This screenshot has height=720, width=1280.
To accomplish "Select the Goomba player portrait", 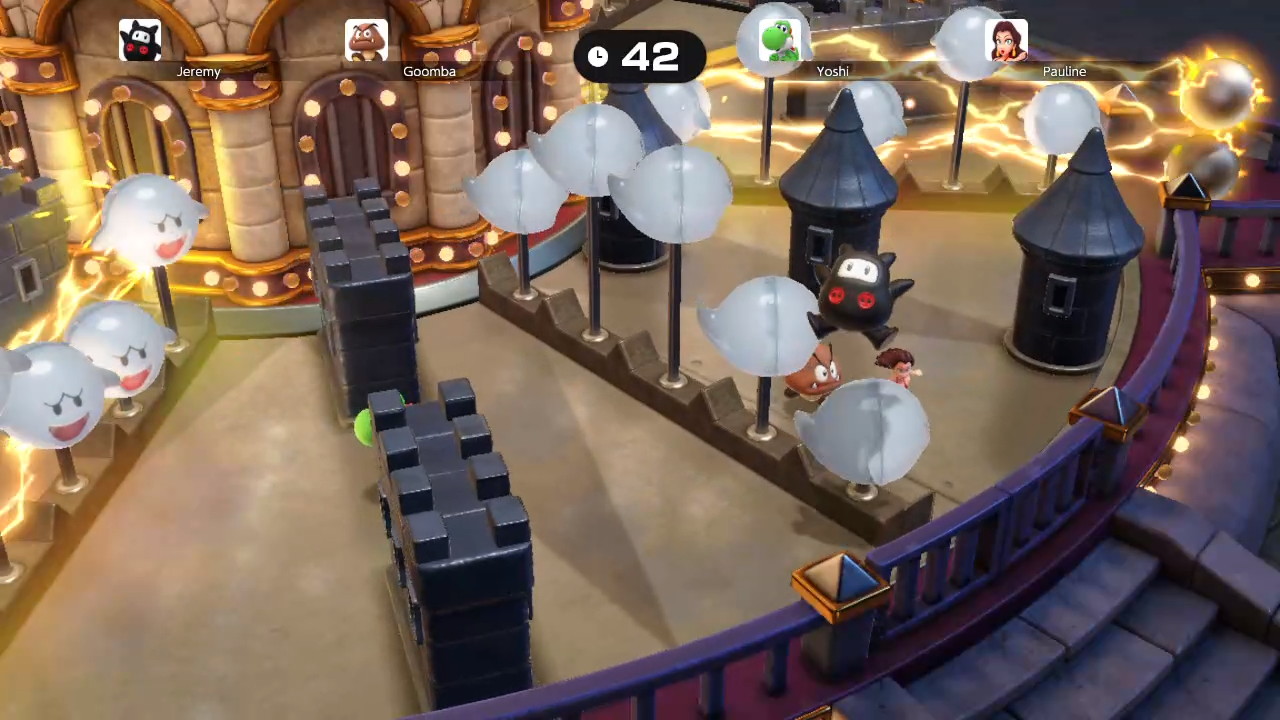I will tap(367, 38).
